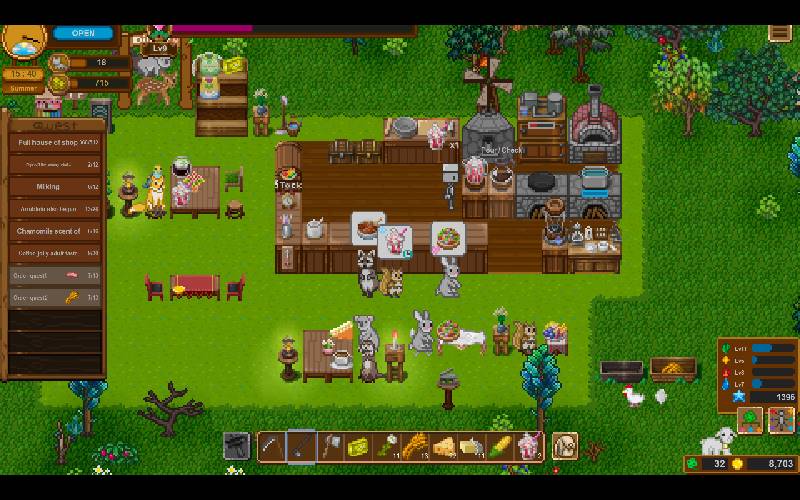The height and width of the screenshot is (500, 800).
Task: Choose the wheat bundle in the hotbar
Action: click(x=415, y=446)
